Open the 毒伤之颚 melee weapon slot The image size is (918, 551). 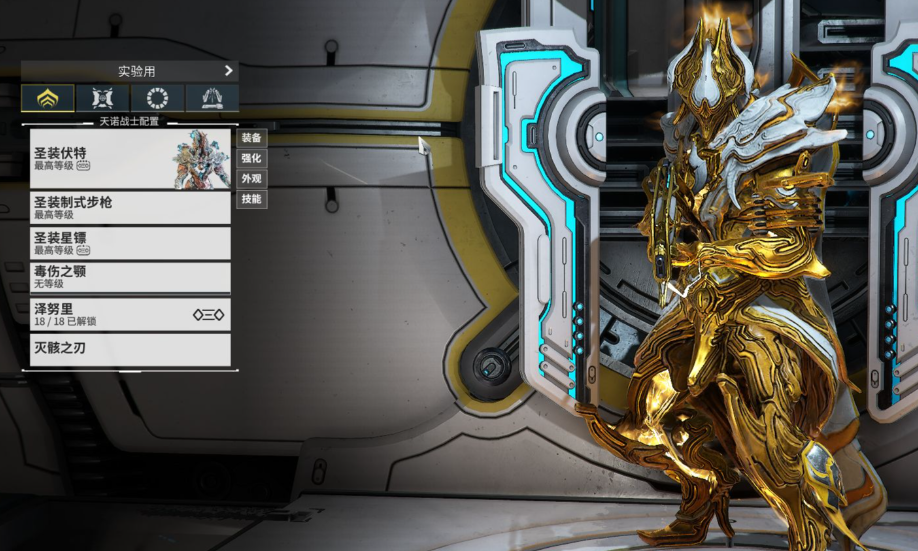(x=130, y=277)
